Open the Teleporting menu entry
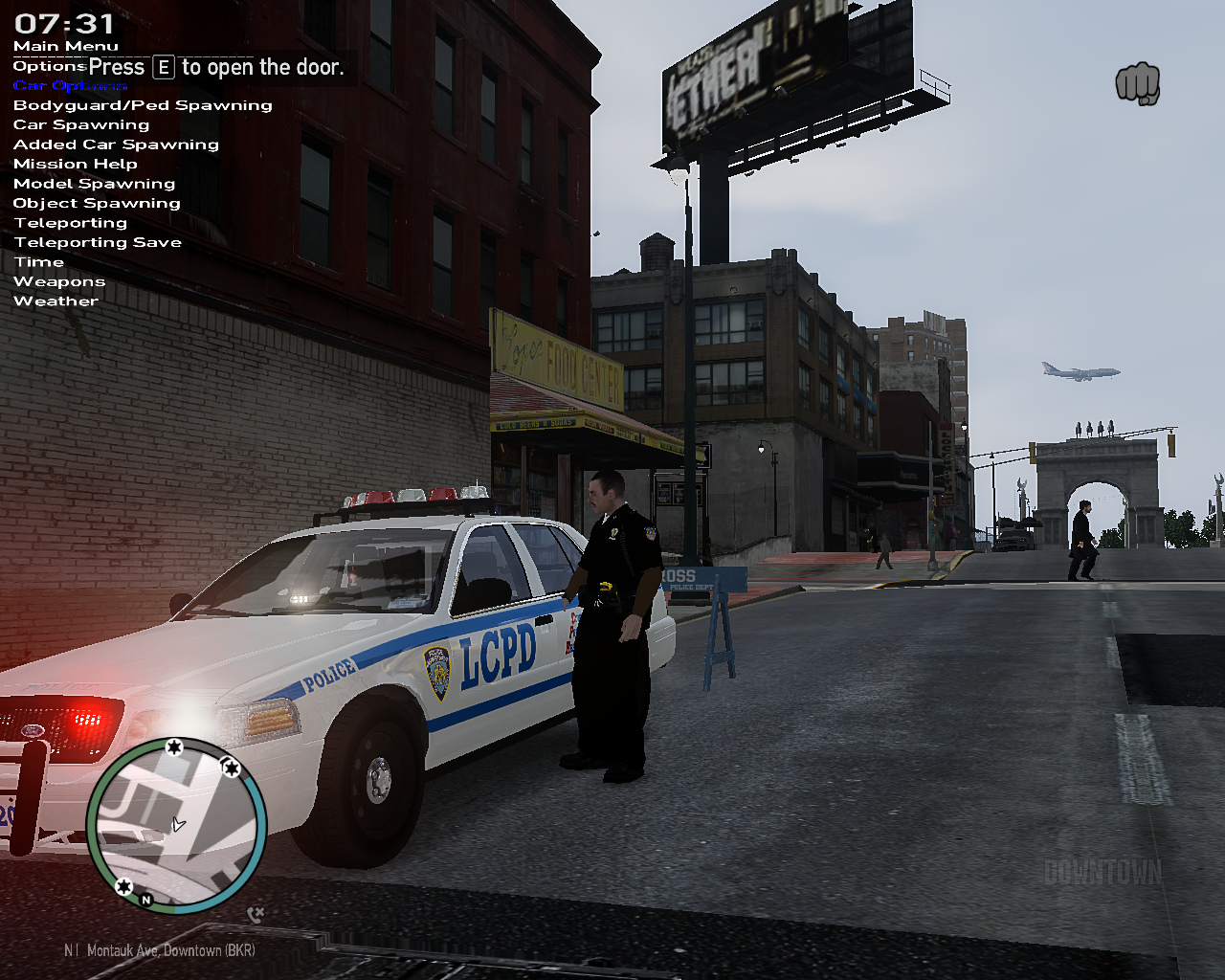1225x980 pixels. (70, 223)
